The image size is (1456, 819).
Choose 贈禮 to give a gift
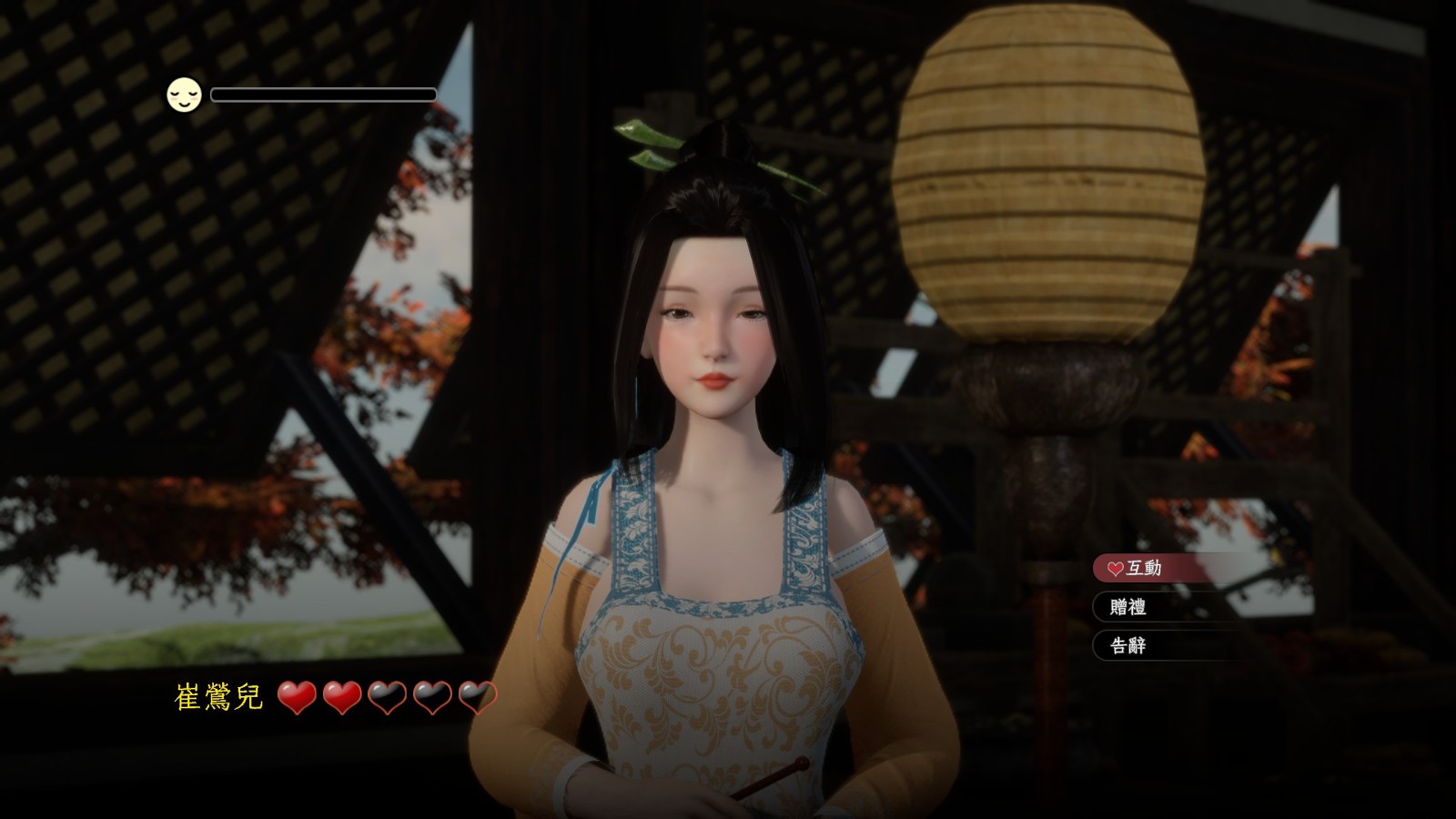point(1128,607)
